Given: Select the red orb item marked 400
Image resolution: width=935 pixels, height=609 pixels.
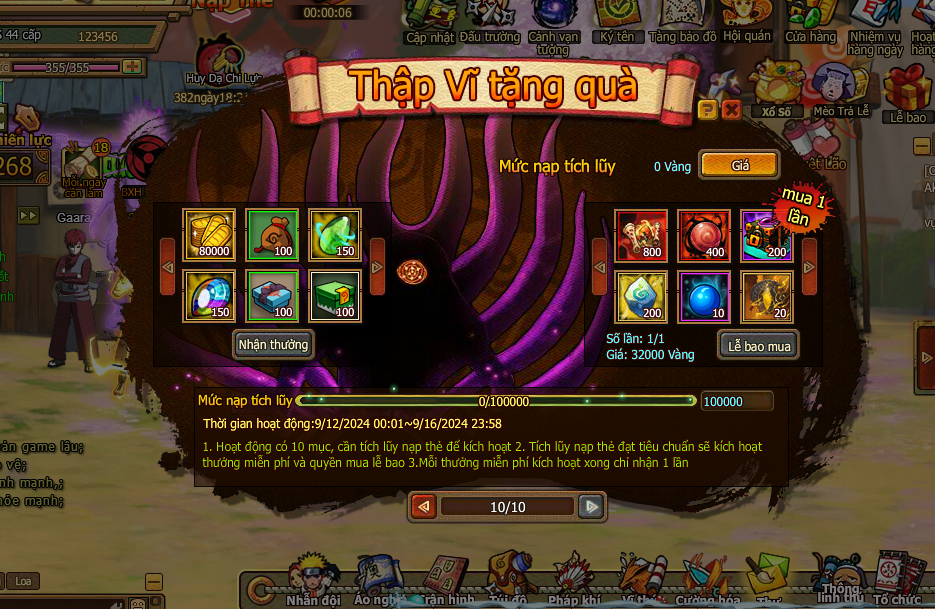Looking at the screenshot, I should point(704,235).
